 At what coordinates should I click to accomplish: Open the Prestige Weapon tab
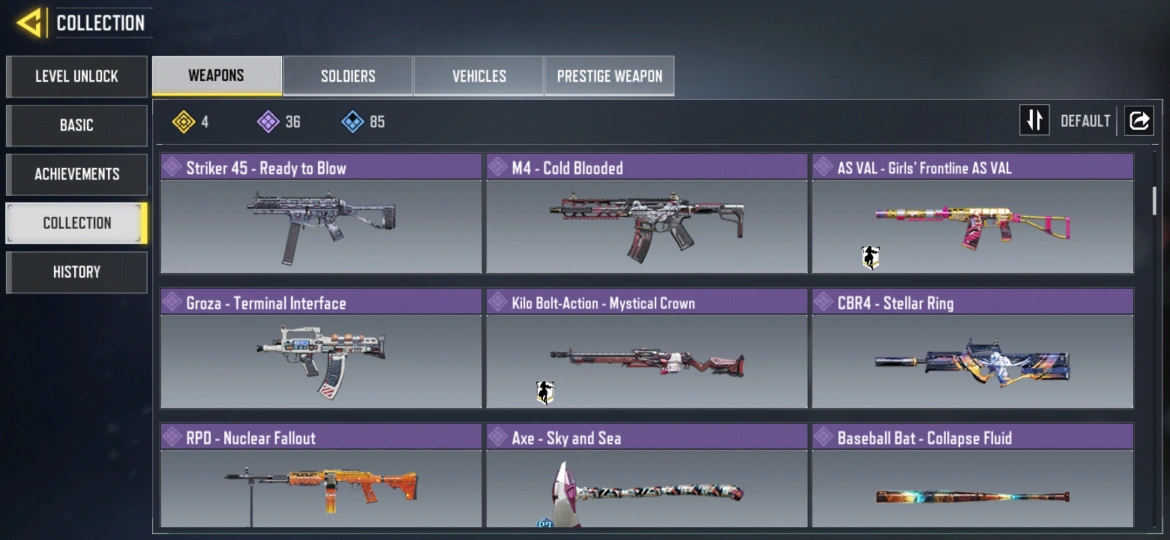click(609, 76)
